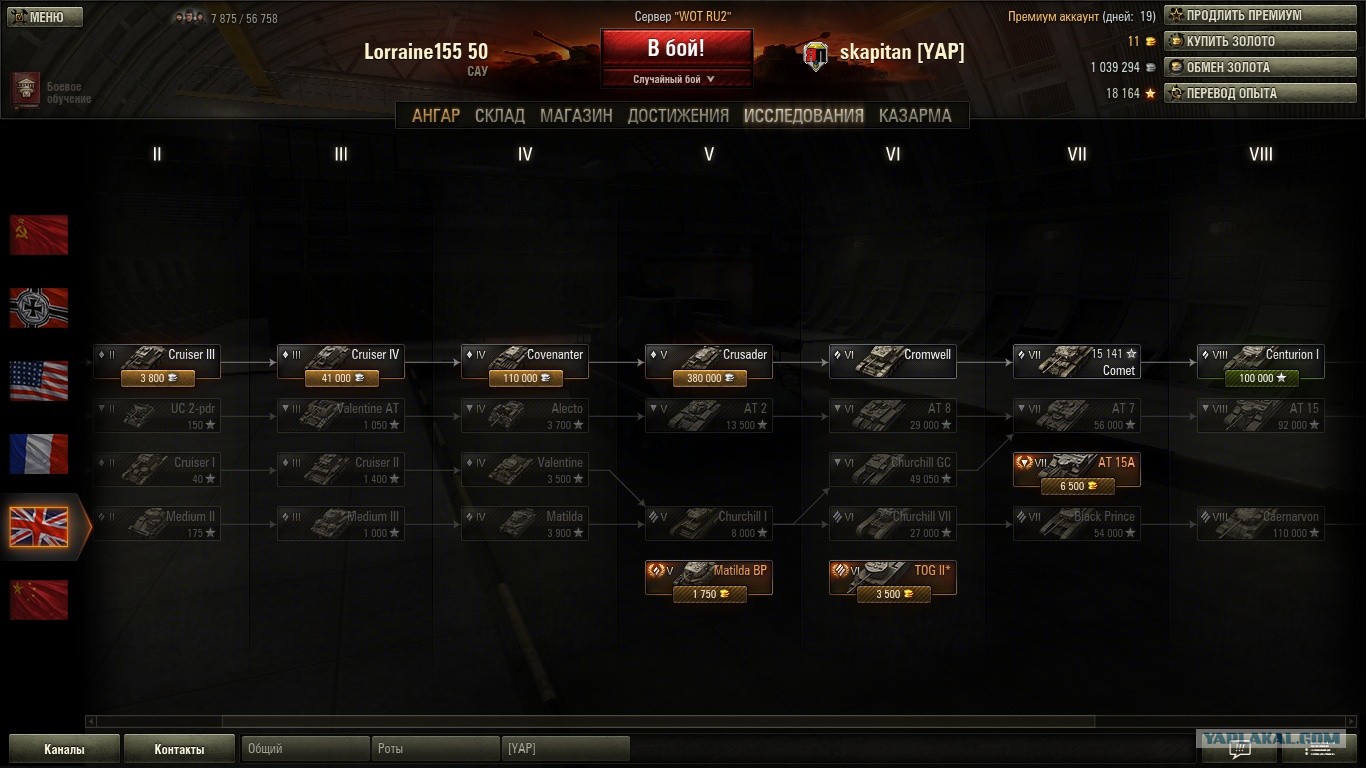
Task: Select the USA nation flag
Action: click(39, 381)
